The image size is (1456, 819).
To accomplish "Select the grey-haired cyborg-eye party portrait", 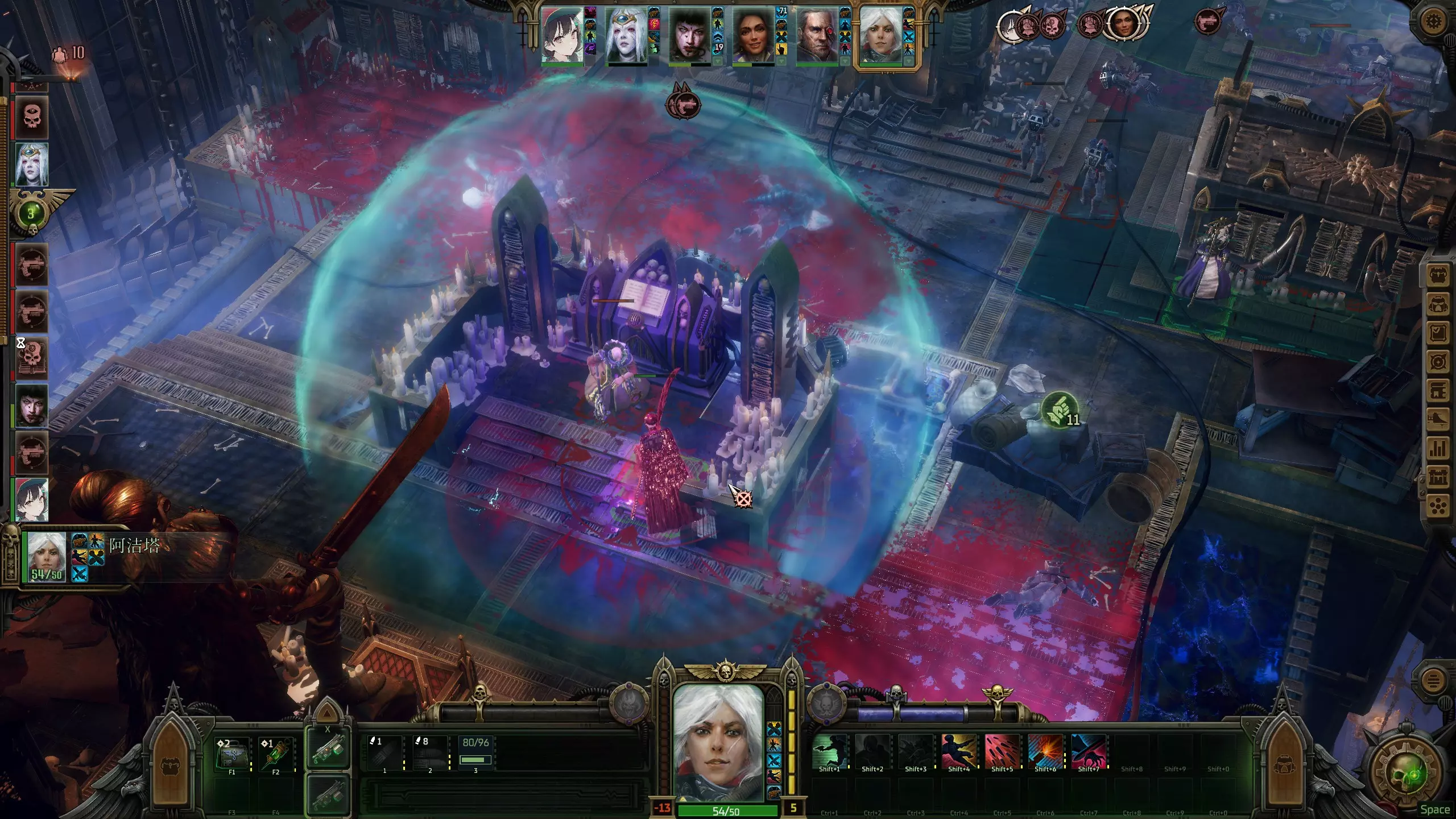I will pyautogui.click(x=817, y=35).
